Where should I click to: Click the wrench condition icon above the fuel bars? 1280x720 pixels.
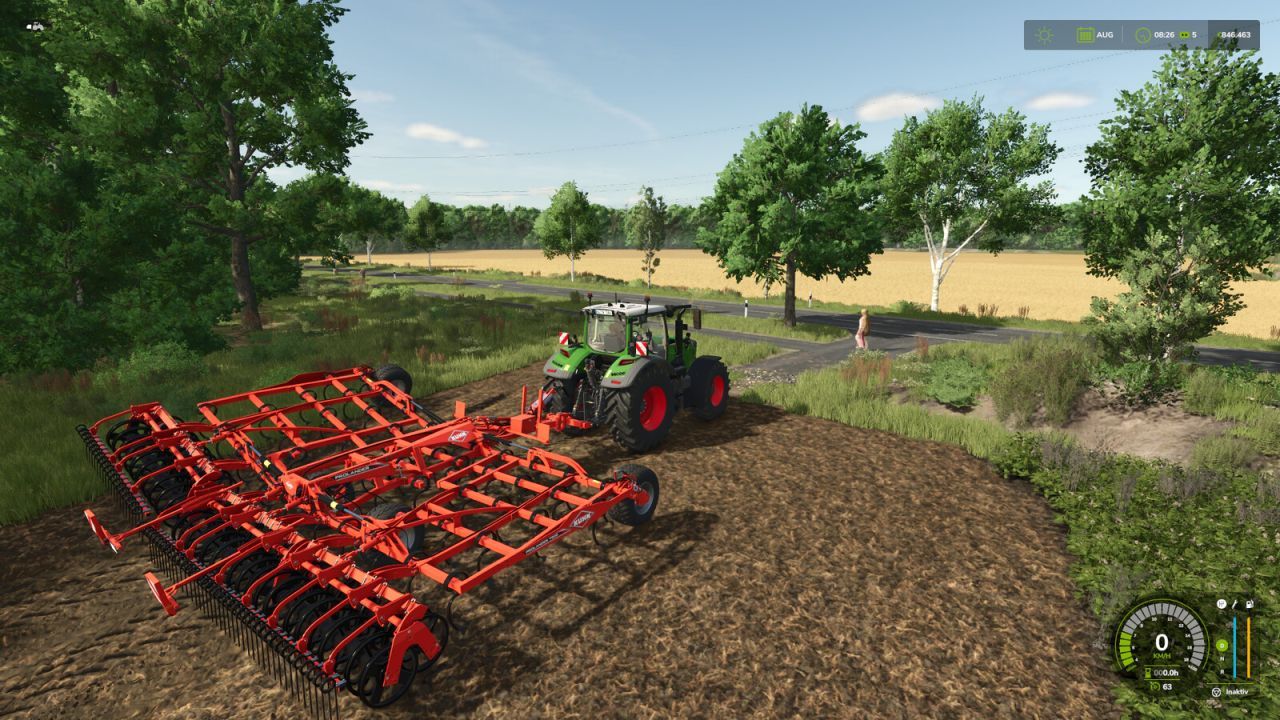click(x=1234, y=605)
